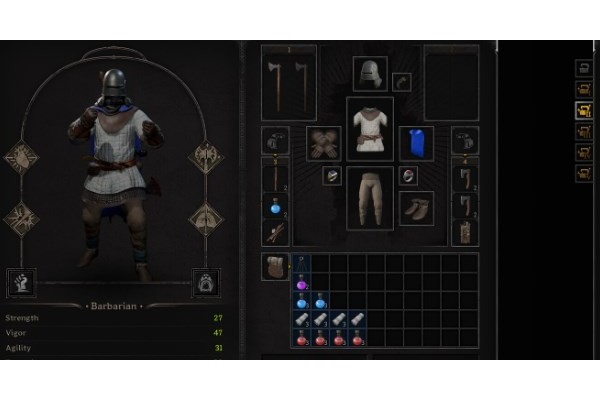The width and height of the screenshot is (600, 400).
Task: Select the highlighted tab on the right edge
Action: [584, 110]
